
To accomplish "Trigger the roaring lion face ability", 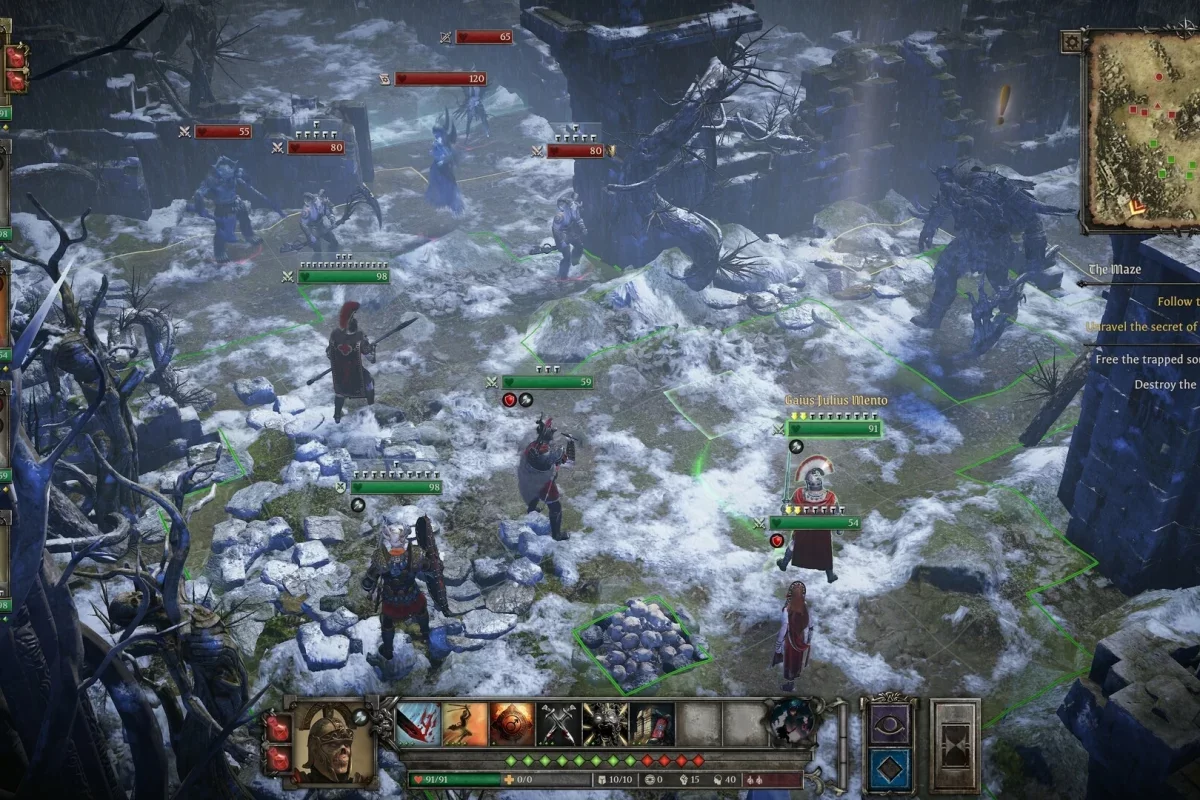I will [x=605, y=725].
